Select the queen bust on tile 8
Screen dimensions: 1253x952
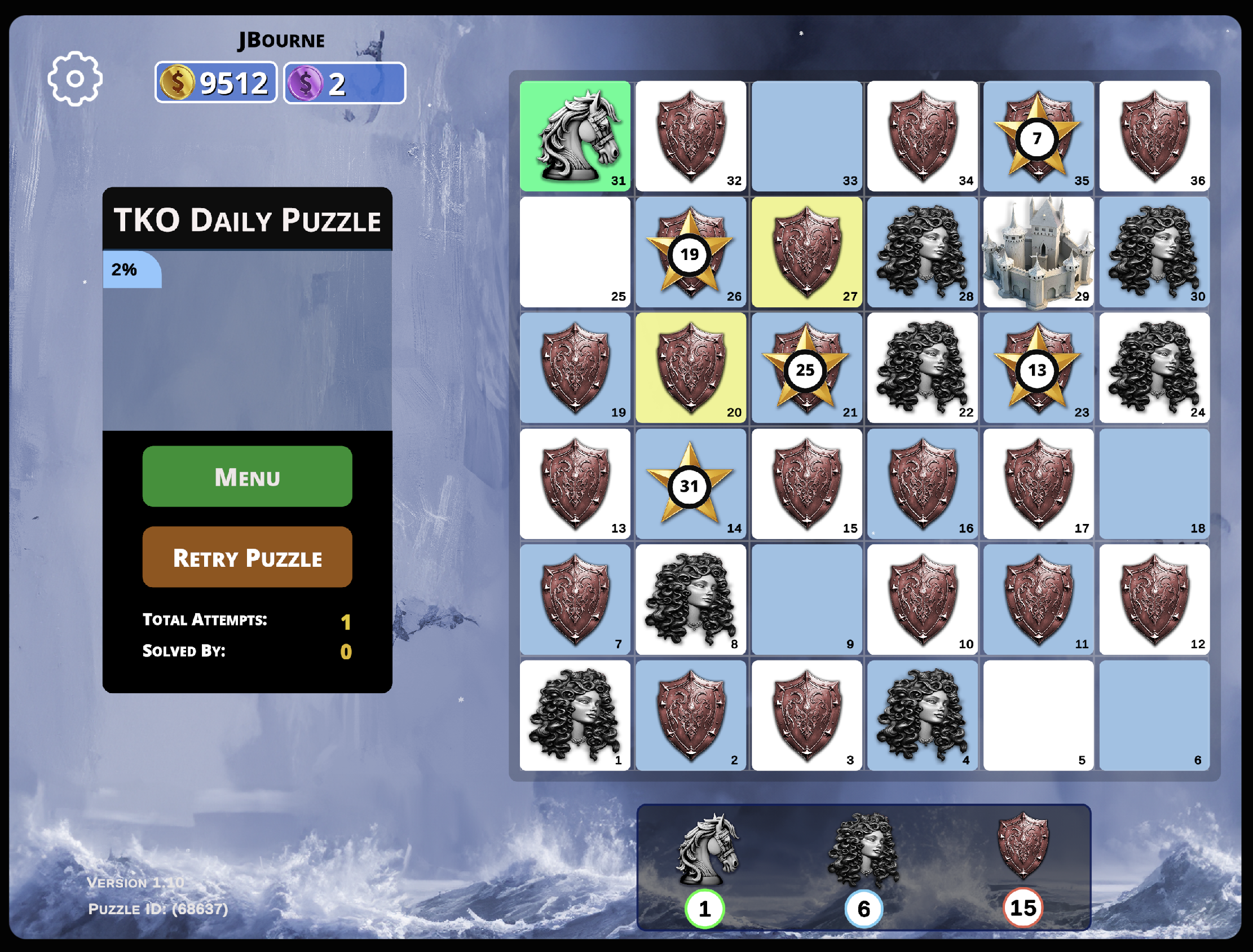[x=691, y=600]
